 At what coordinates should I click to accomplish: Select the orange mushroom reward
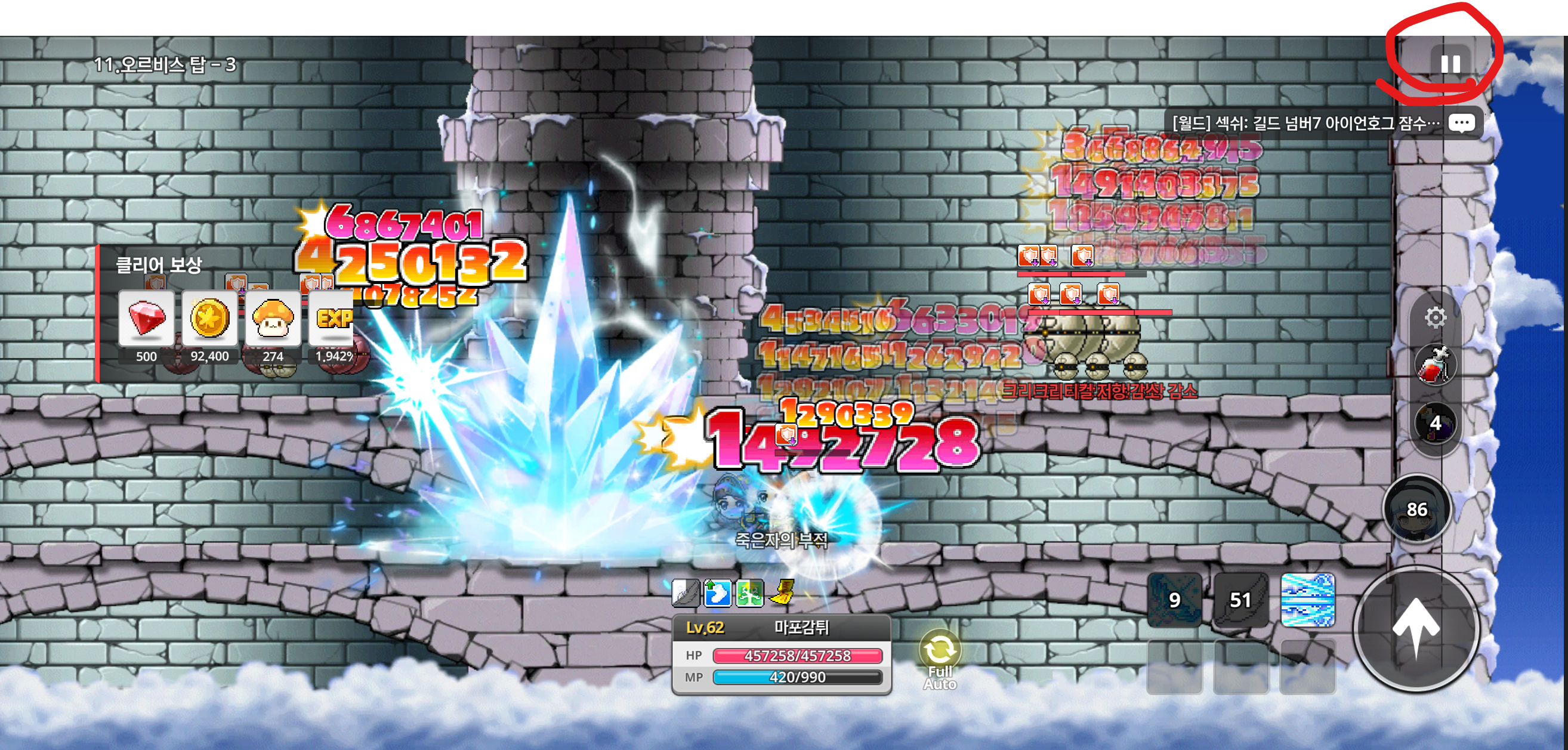(273, 319)
